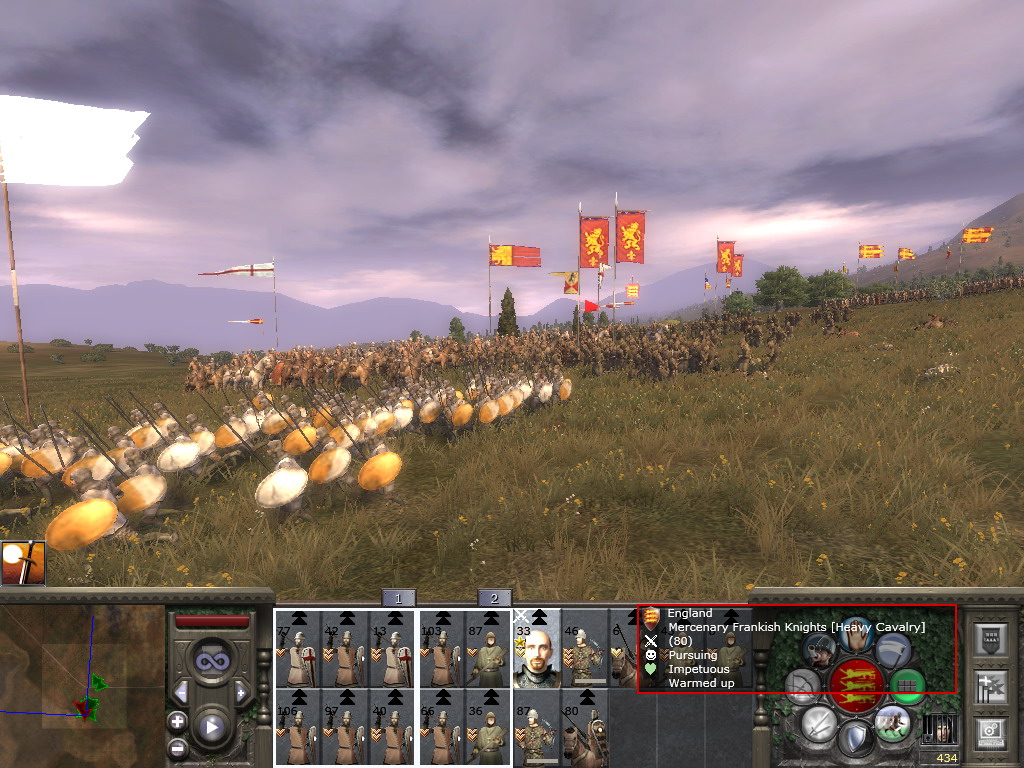
Task: Click the England lions faction emblem
Action: 855,686
